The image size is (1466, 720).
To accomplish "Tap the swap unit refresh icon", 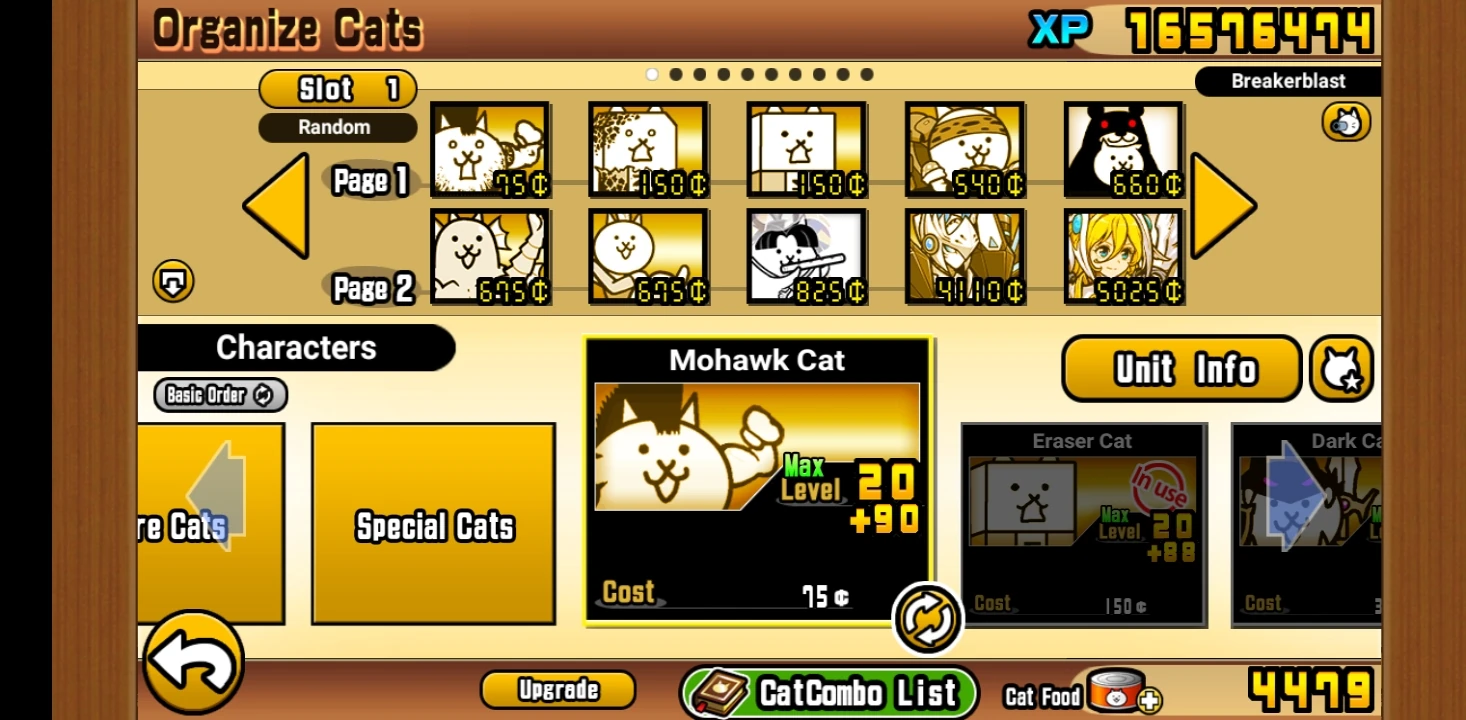I will (x=926, y=617).
